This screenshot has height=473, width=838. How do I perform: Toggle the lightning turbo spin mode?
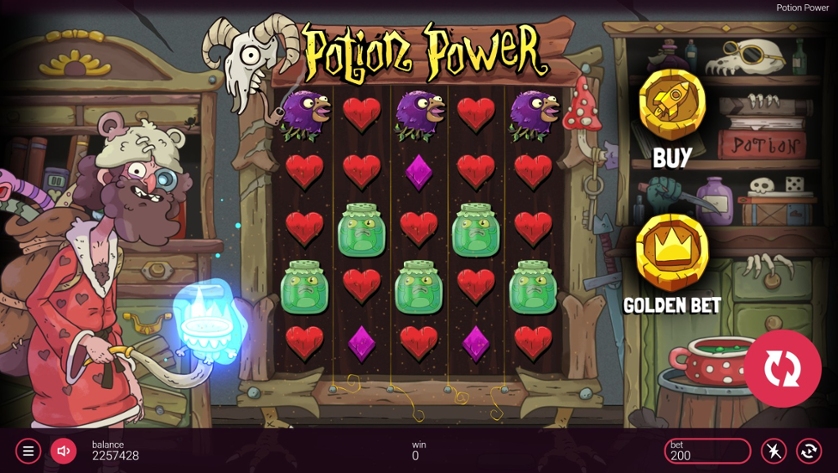[774, 451]
